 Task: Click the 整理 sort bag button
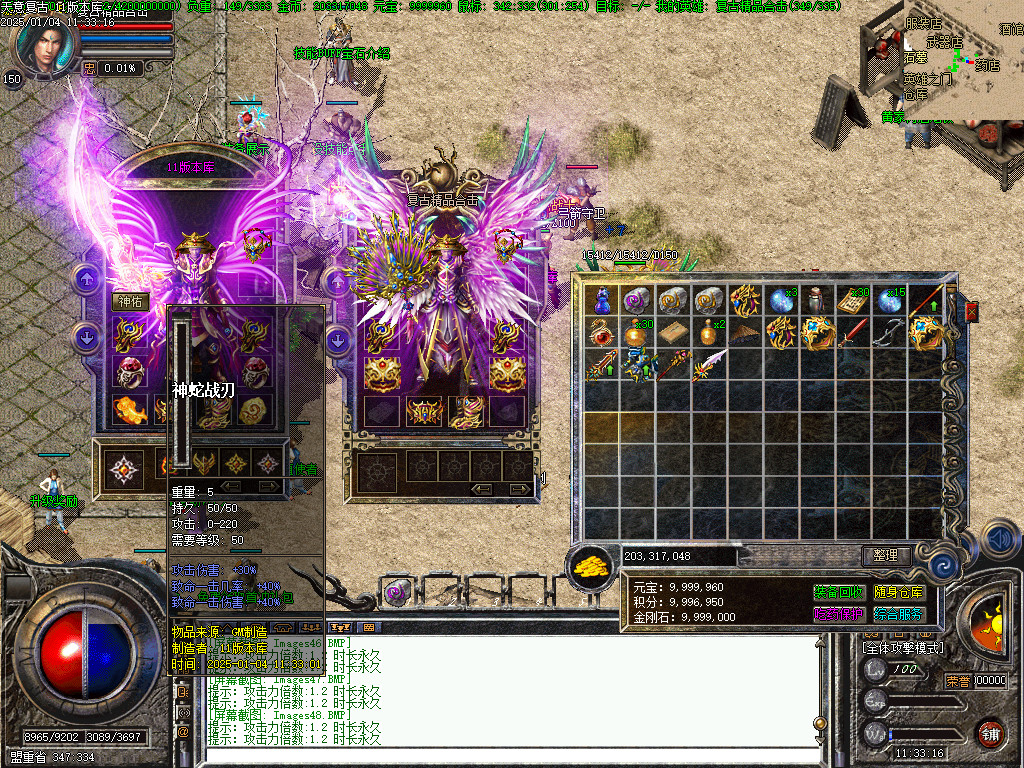(x=885, y=555)
